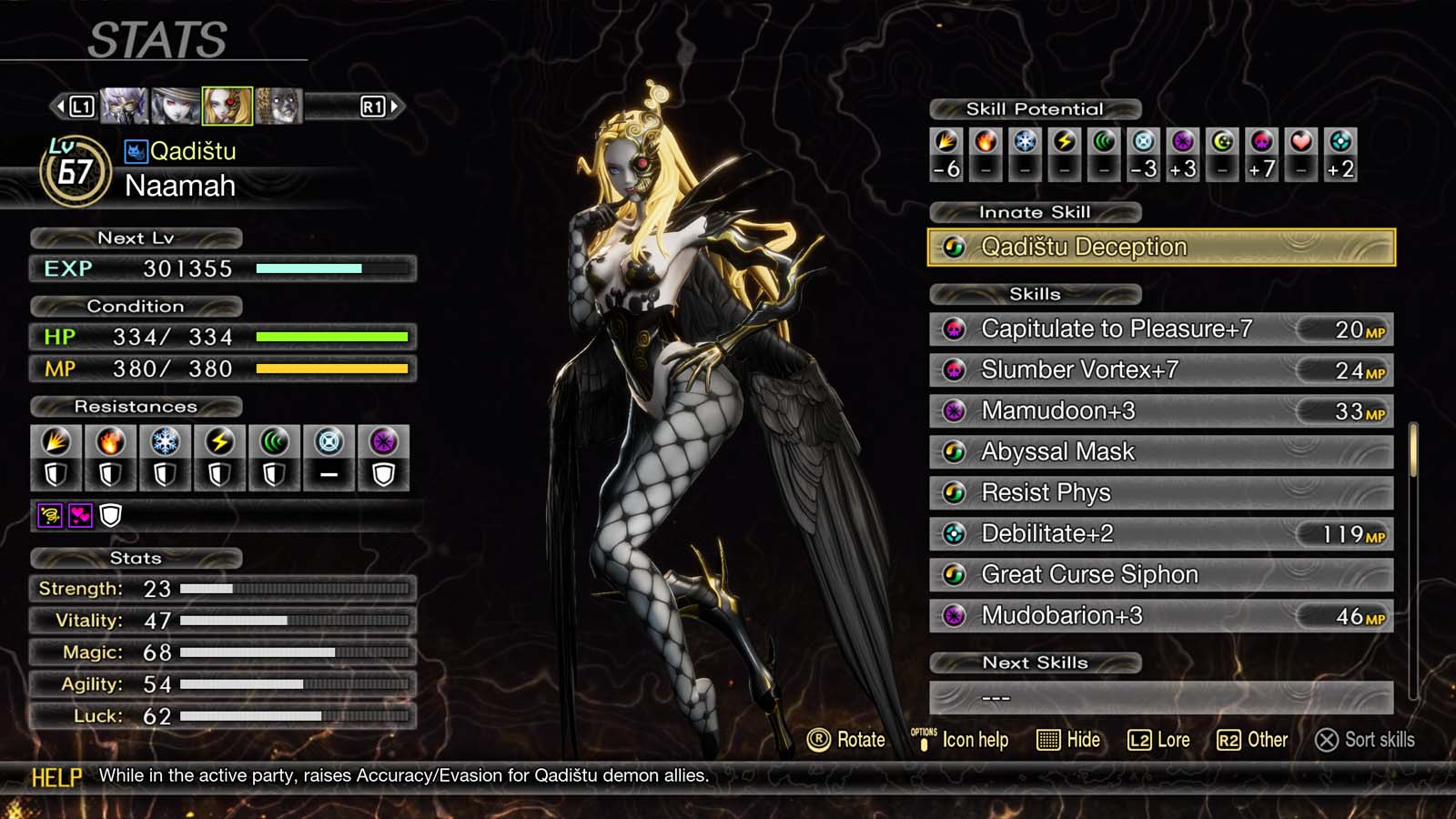Screen dimensions: 1456x819
Task: Toggle Hide to conceal the interface
Action: tap(1067, 740)
